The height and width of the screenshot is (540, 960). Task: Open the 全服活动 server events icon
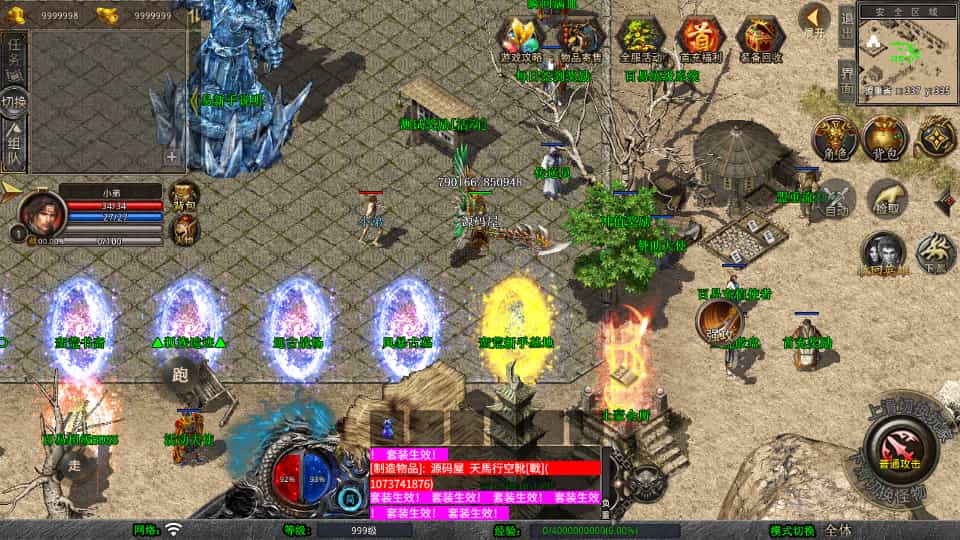coord(640,38)
